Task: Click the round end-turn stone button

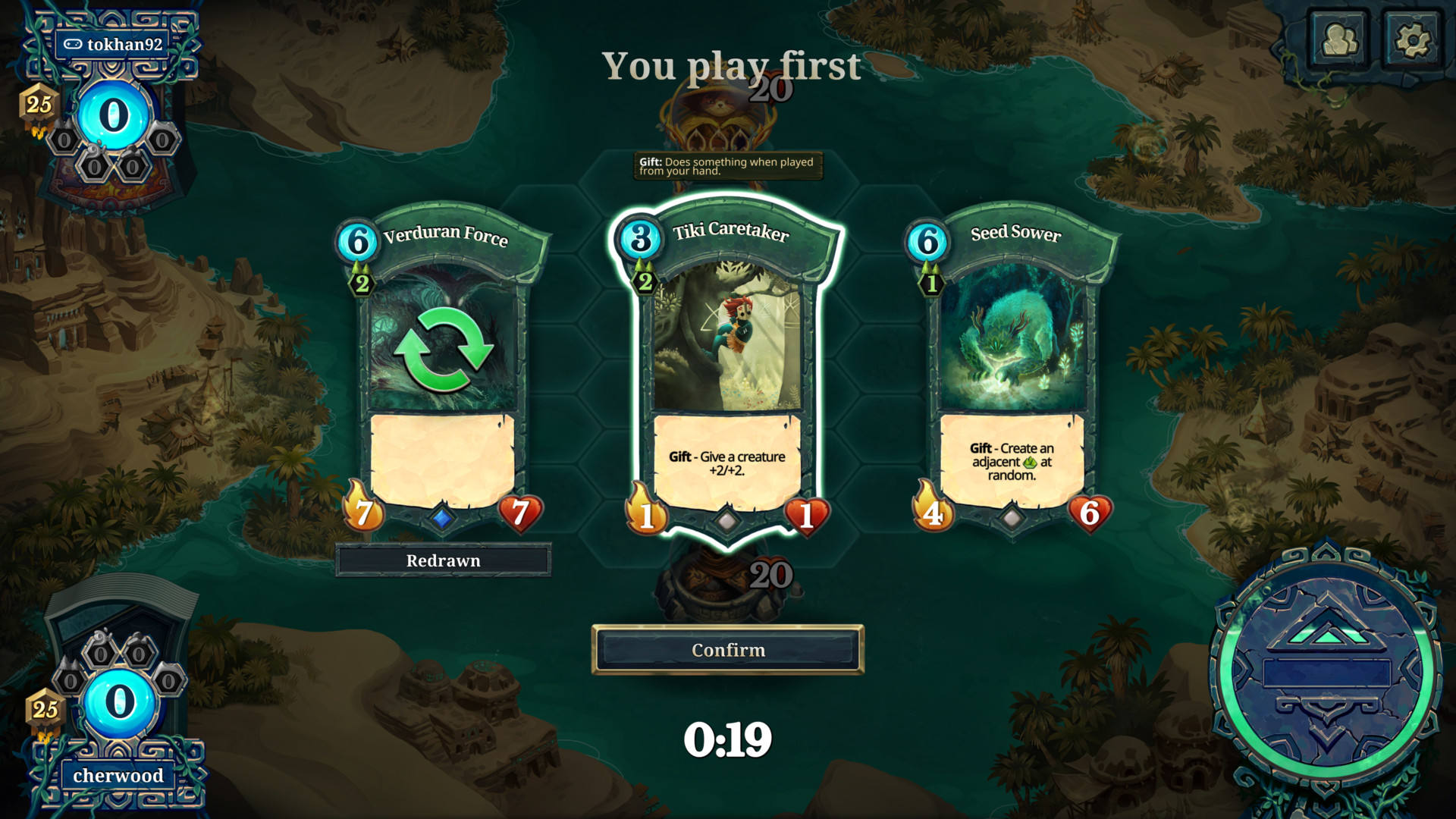Action: [1326, 672]
